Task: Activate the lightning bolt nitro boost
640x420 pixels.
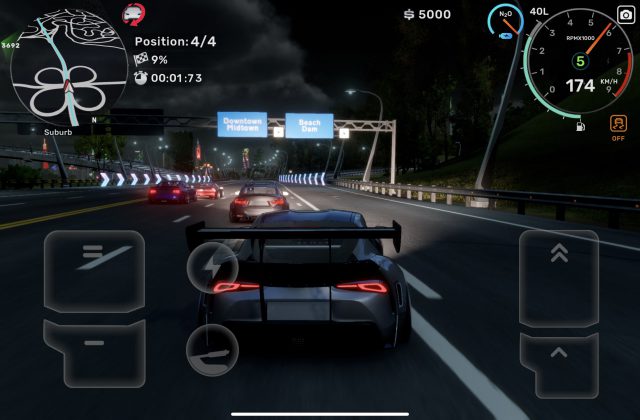Action: click(x=213, y=267)
